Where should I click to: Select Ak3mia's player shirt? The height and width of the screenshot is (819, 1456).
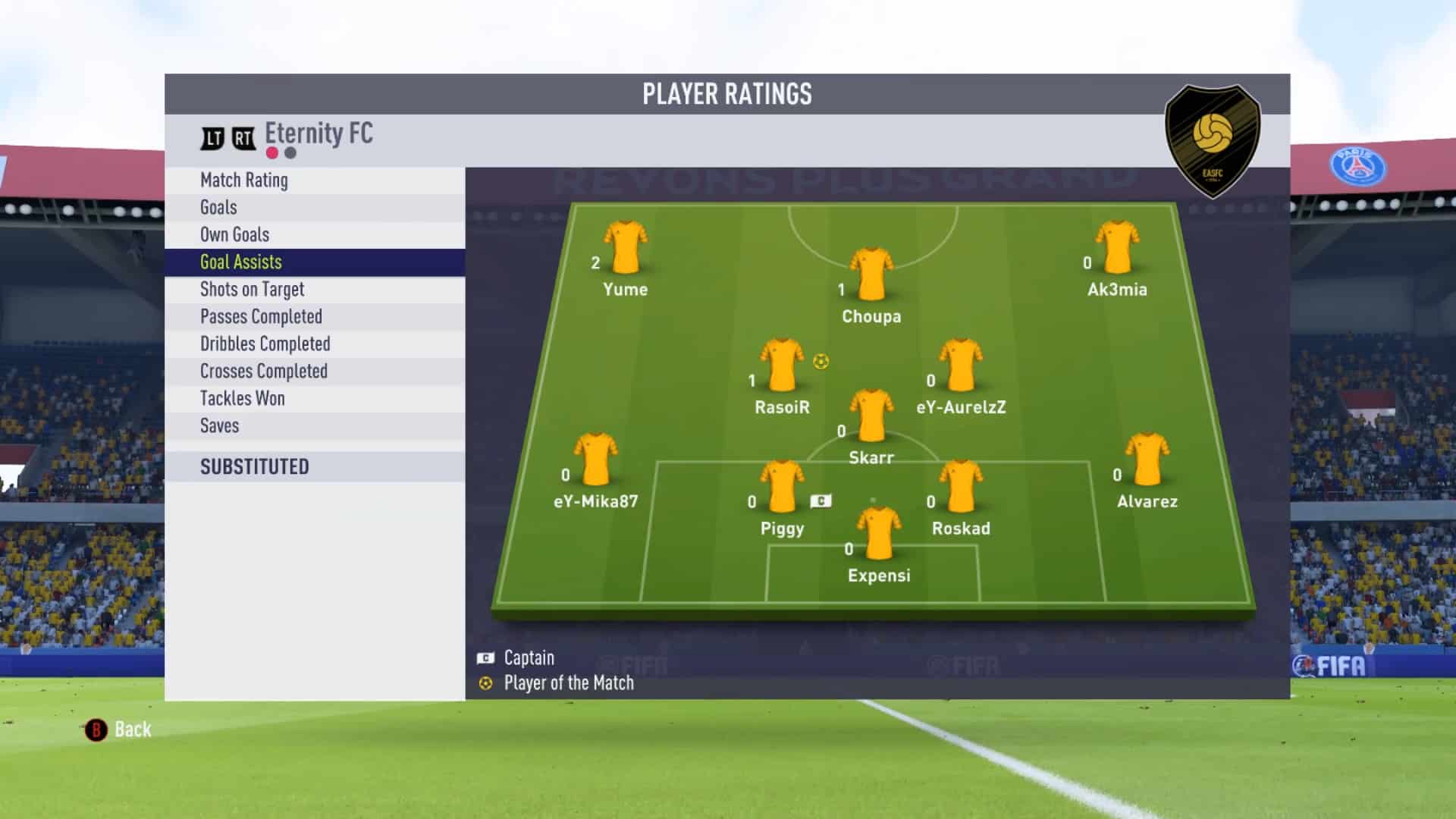click(1117, 247)
